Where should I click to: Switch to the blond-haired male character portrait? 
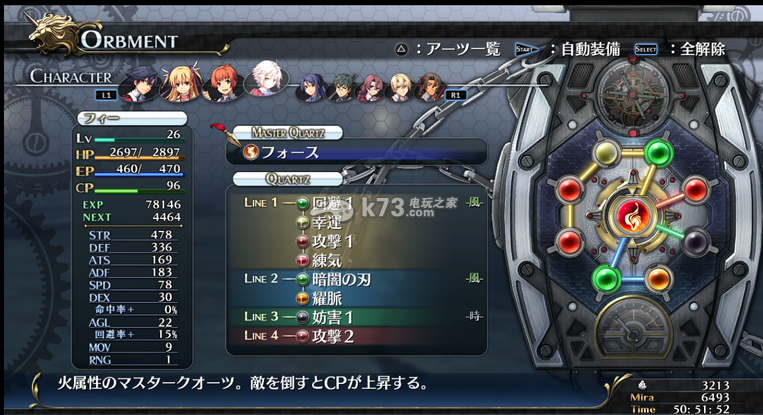click(400, 89)
